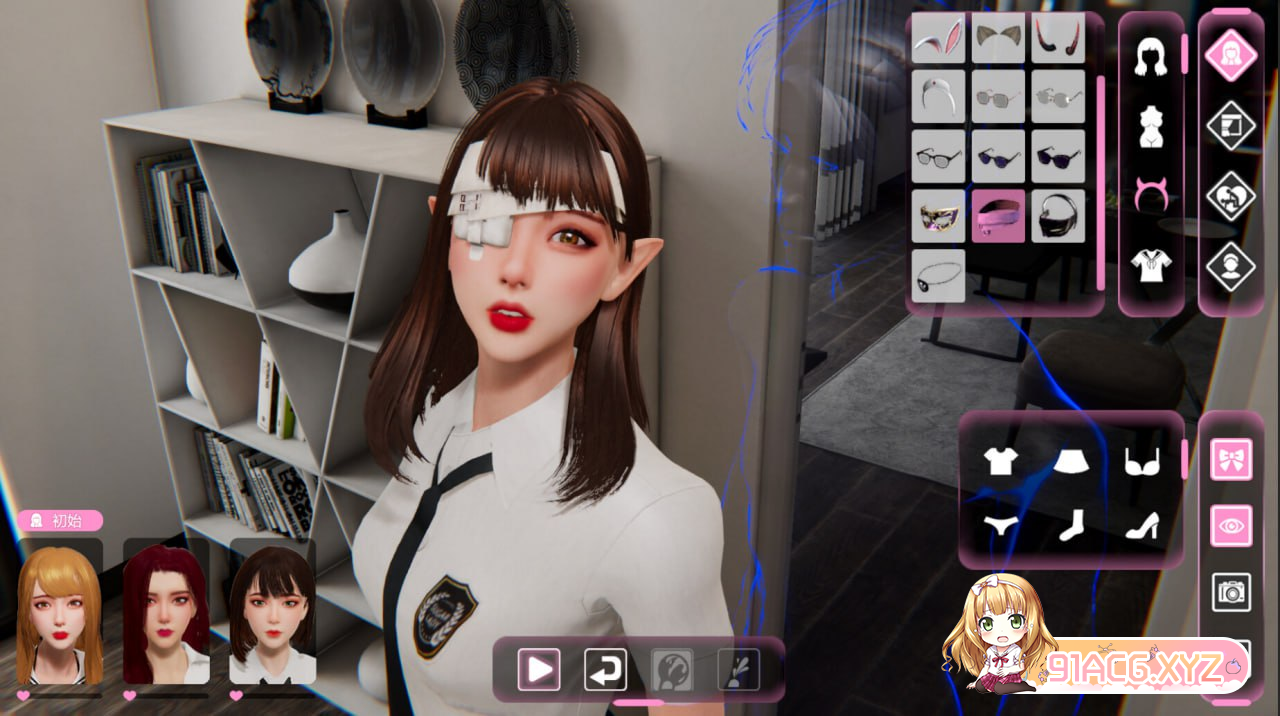Open the body shape category
This screenshot has width=1280, height=716.
(1151, 127)
